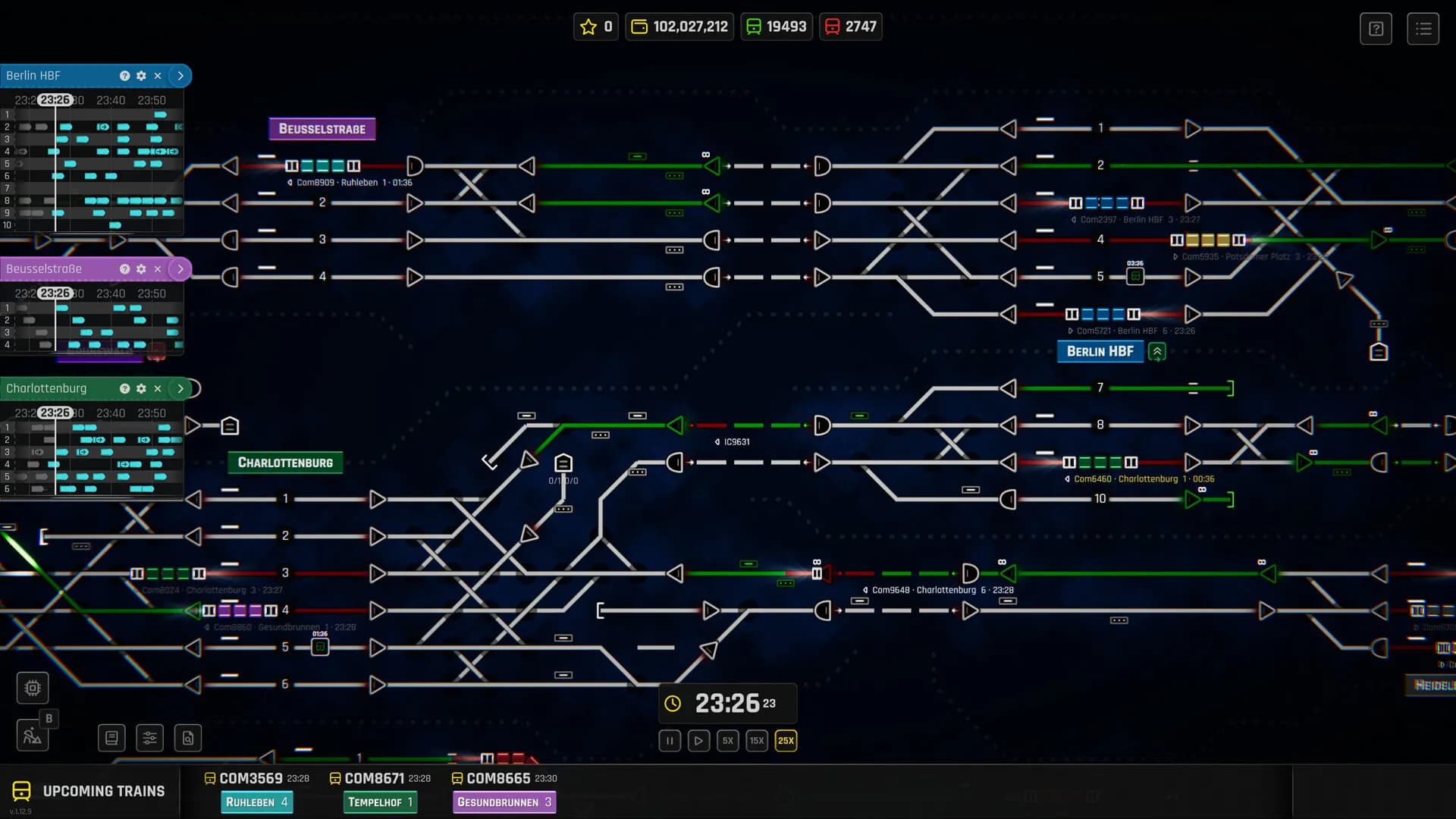This screenshot has height=819, width=1456.
Task: Expand the Charlottenburg panel with its arrow
Action: [180, 388]
